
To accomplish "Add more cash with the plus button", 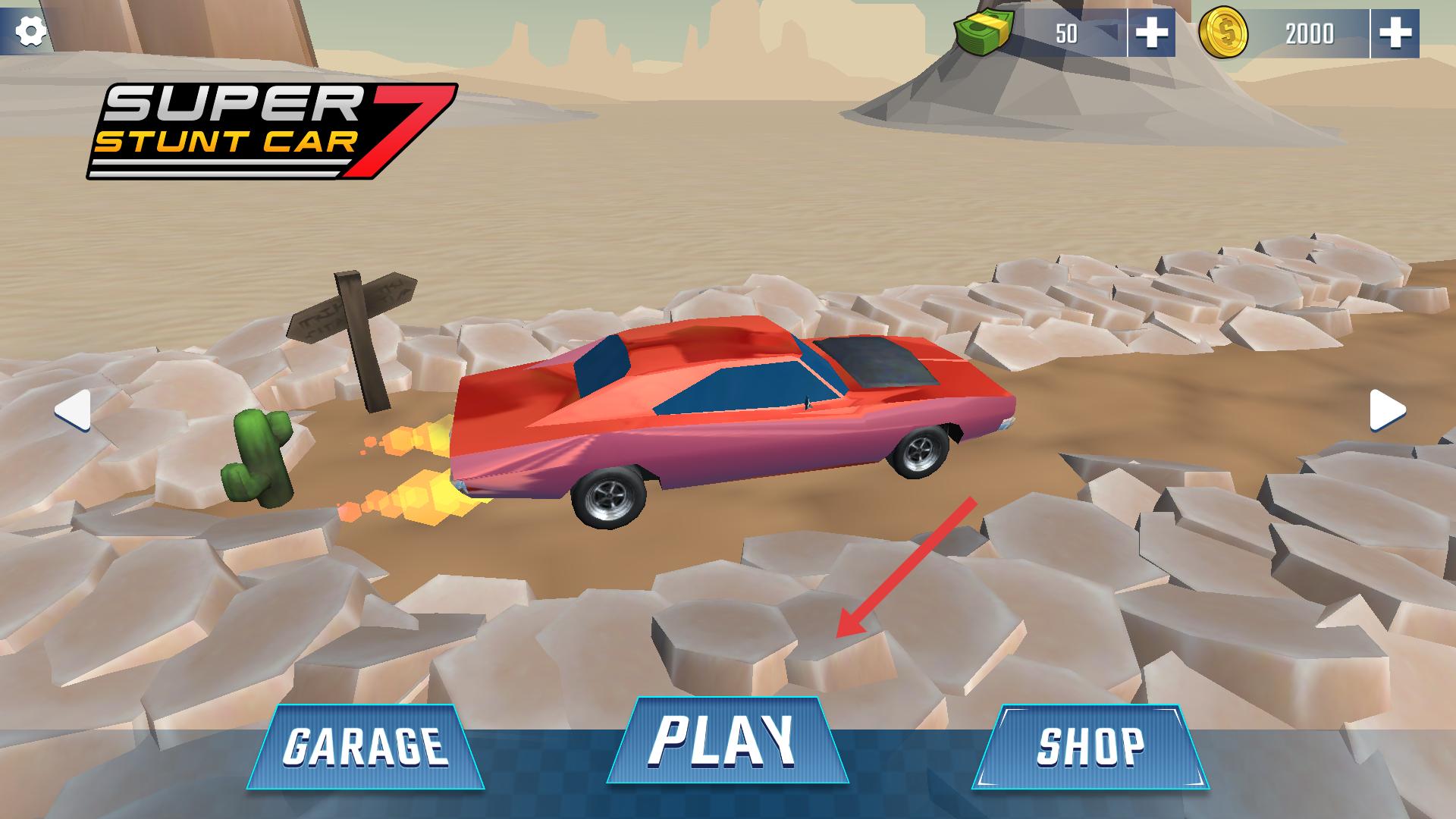I will point(1151,33).
